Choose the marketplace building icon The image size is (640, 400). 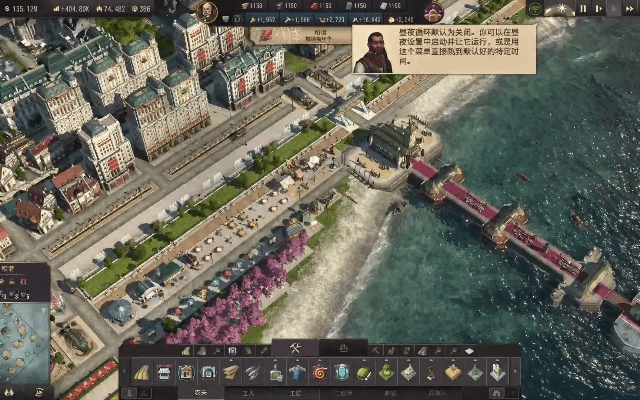click(x=163, y=372)
